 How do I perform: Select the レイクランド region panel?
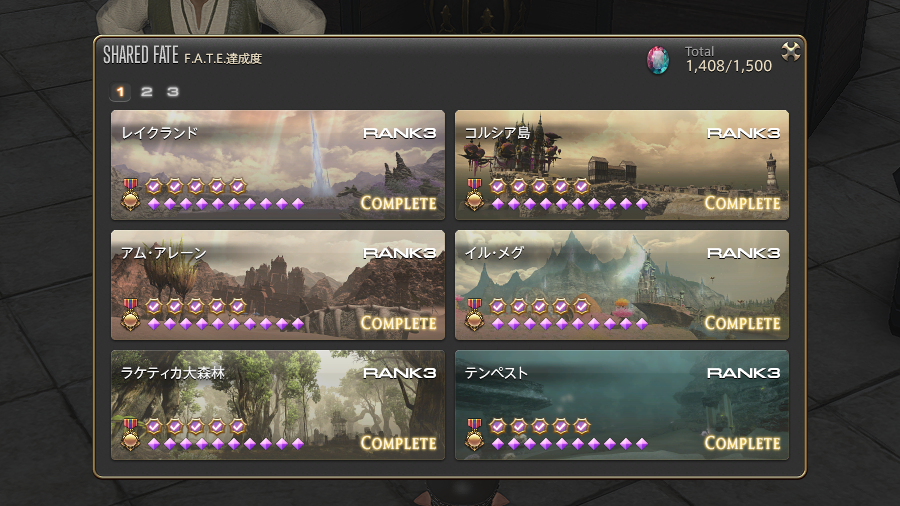point(277,165)
